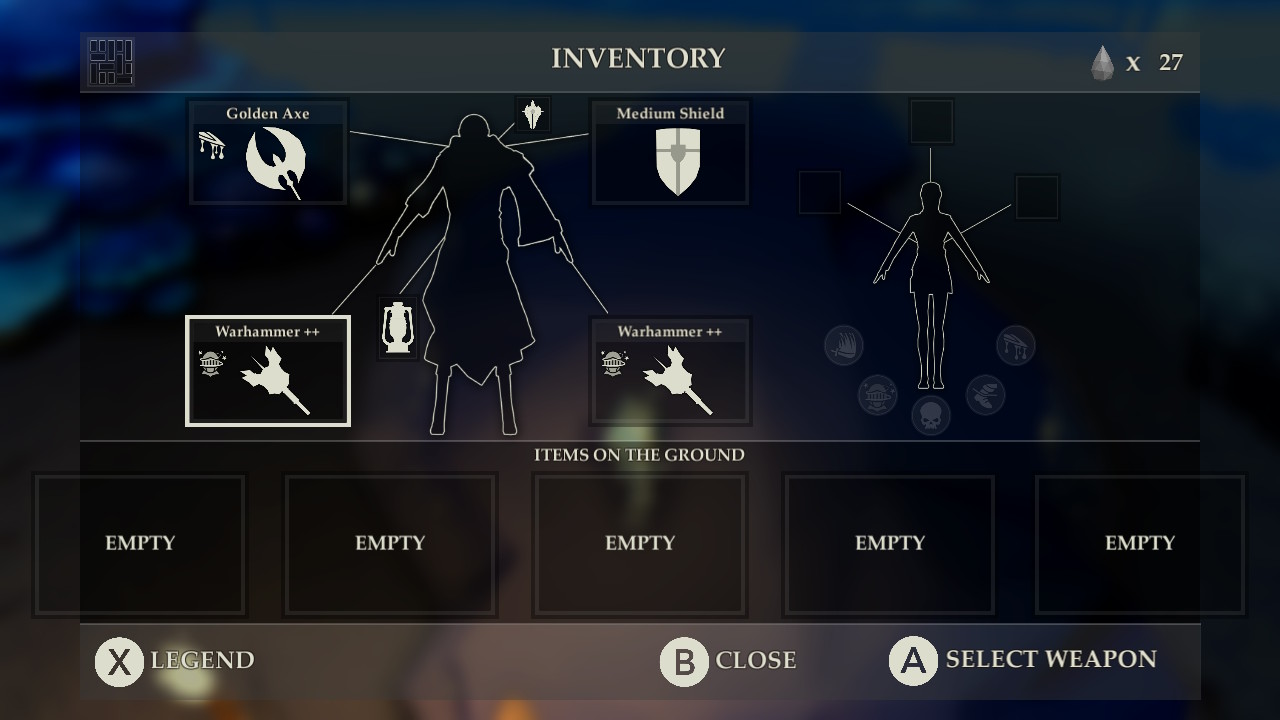
Task: Select the Golden Axe weapon slot
Action: [x=268, y=153]
